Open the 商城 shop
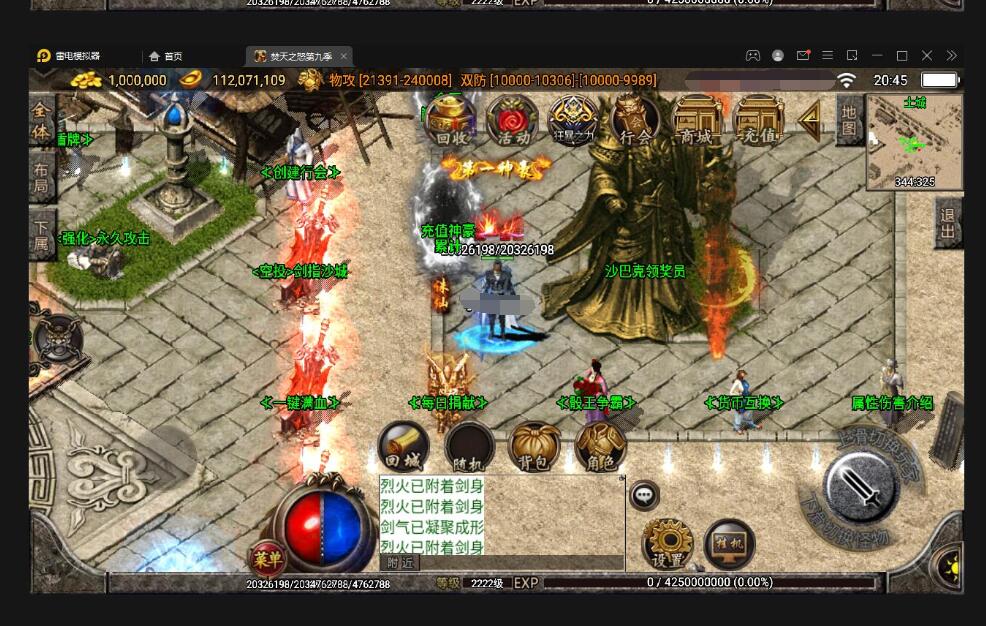 (697, 121)
